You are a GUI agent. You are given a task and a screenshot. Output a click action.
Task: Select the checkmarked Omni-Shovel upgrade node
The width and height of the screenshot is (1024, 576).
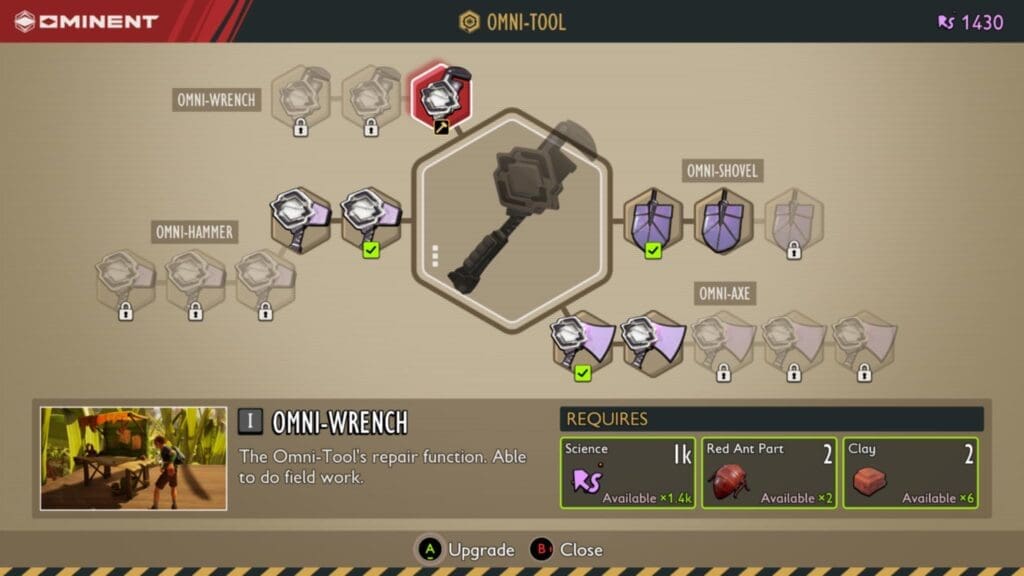point(653,219)
